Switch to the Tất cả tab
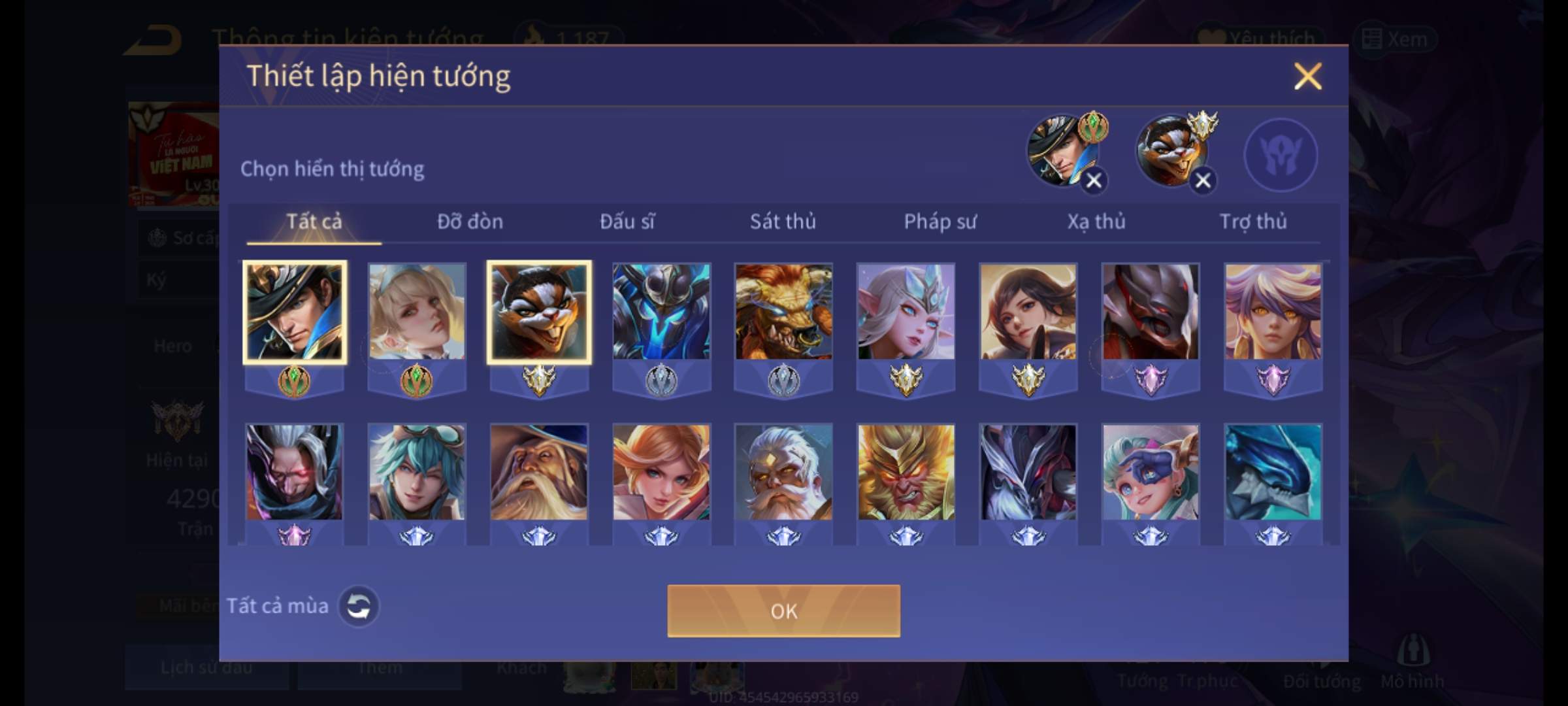 click(314, 222)
